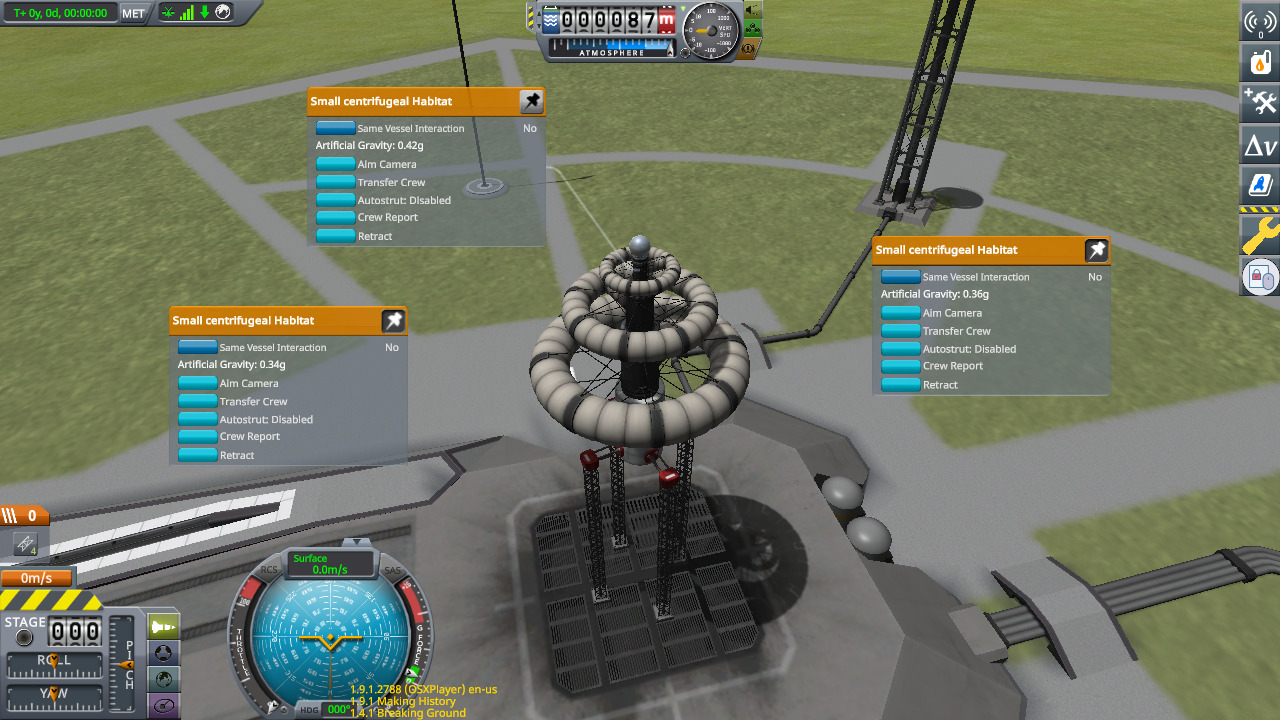This screenshot has height=720, width=1280.
Task: Pin the 0.36g habitat window
Action: tap(1097, 250)
